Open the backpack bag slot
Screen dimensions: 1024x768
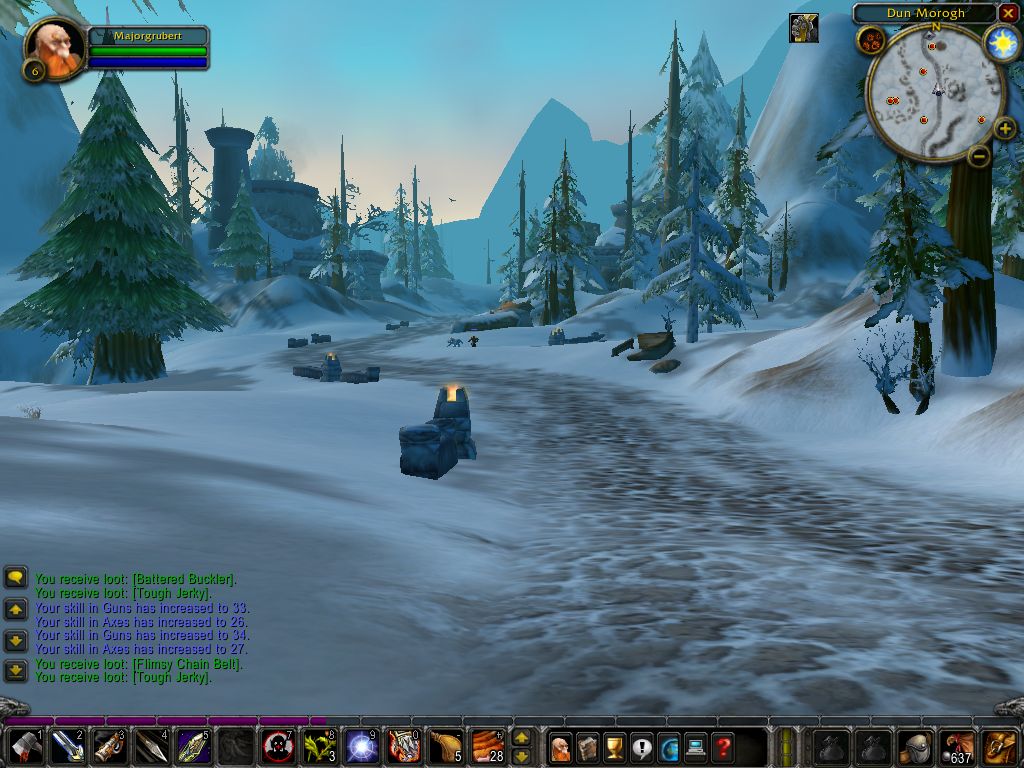pos(1000,747)
